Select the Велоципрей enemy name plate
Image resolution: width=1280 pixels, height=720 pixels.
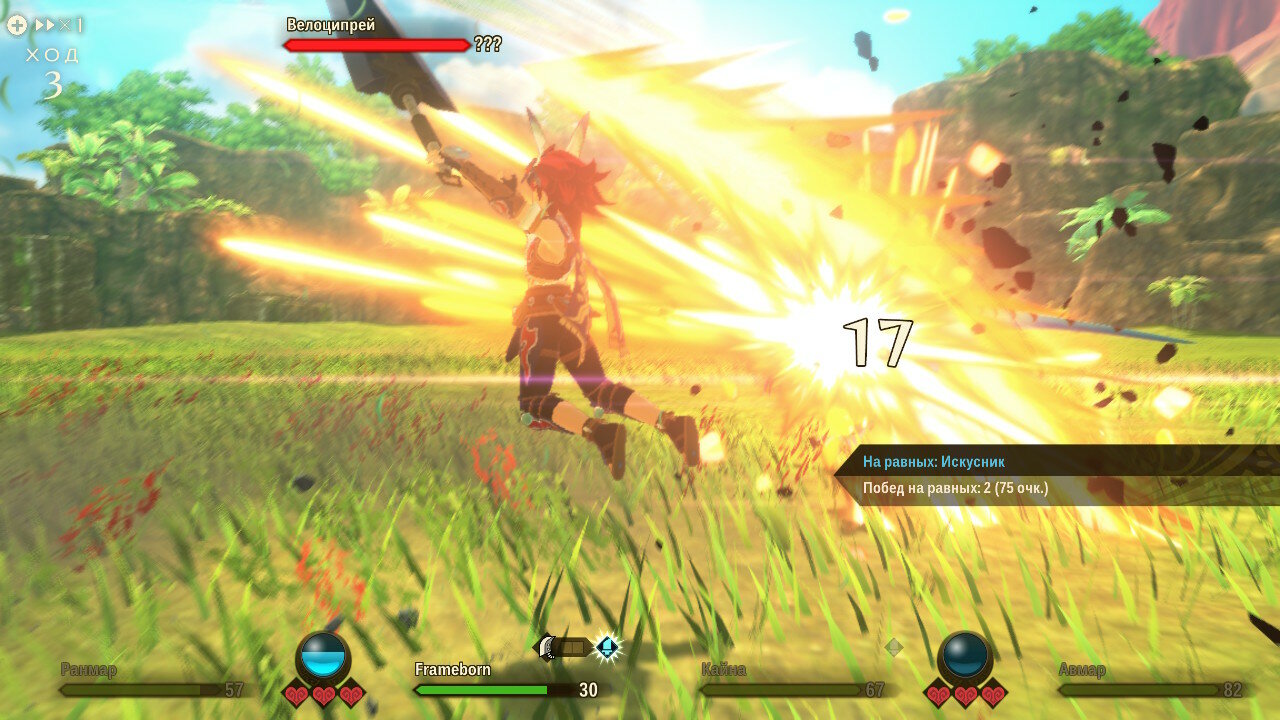click(x=331, y=25)
